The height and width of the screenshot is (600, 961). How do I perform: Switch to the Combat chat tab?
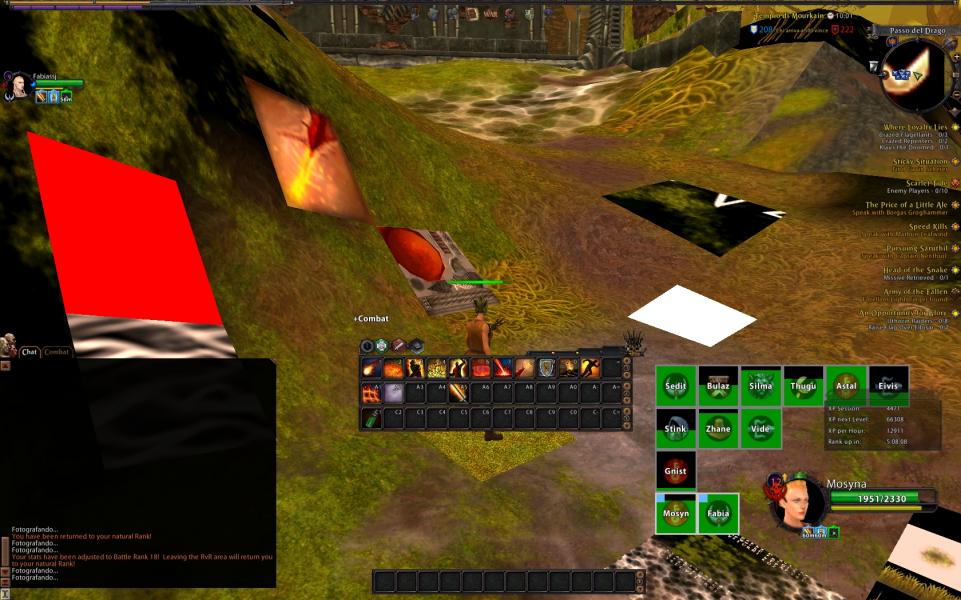click(x=57, y=352)
